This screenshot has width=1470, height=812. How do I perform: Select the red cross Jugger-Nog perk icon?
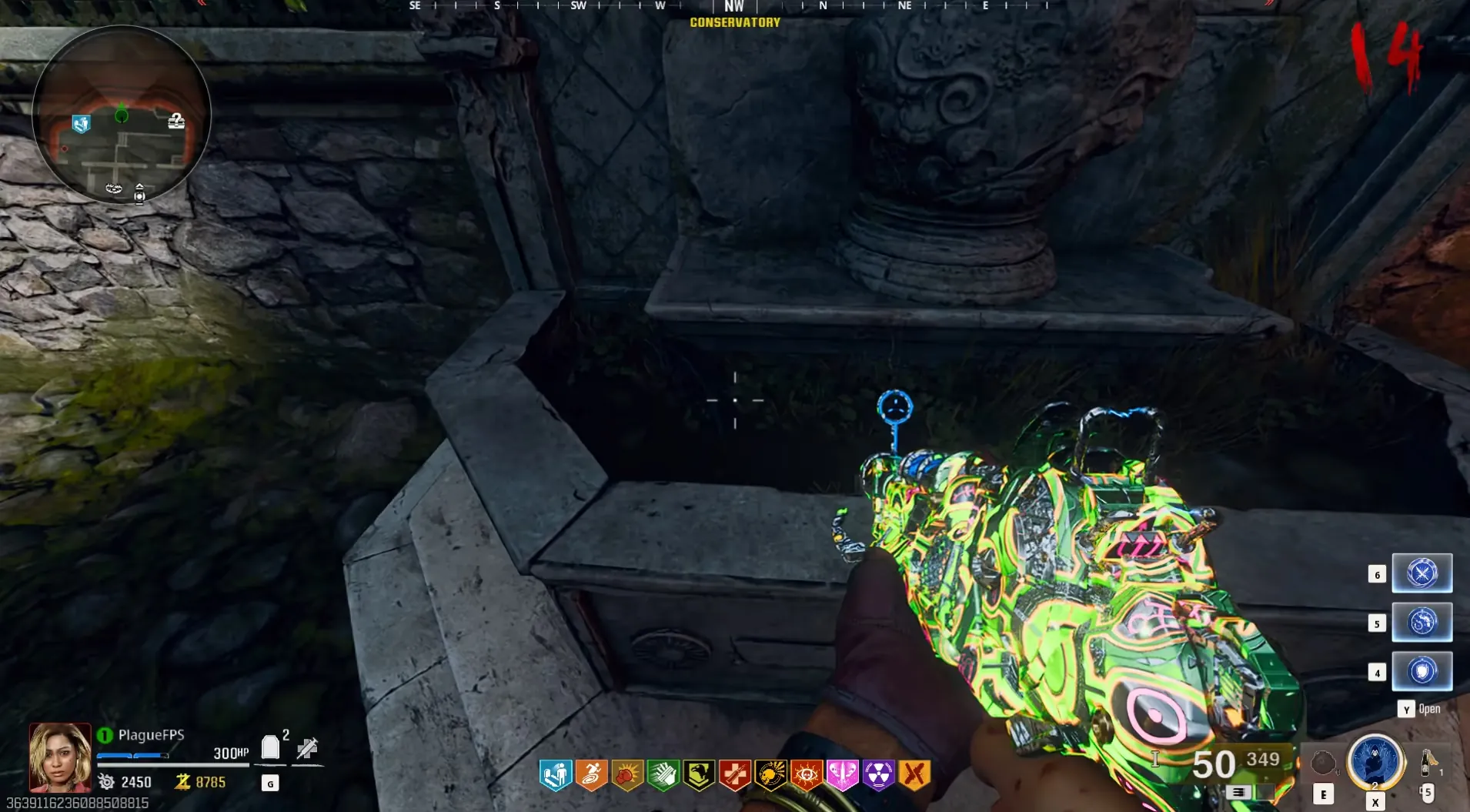(x=735, y=775)
